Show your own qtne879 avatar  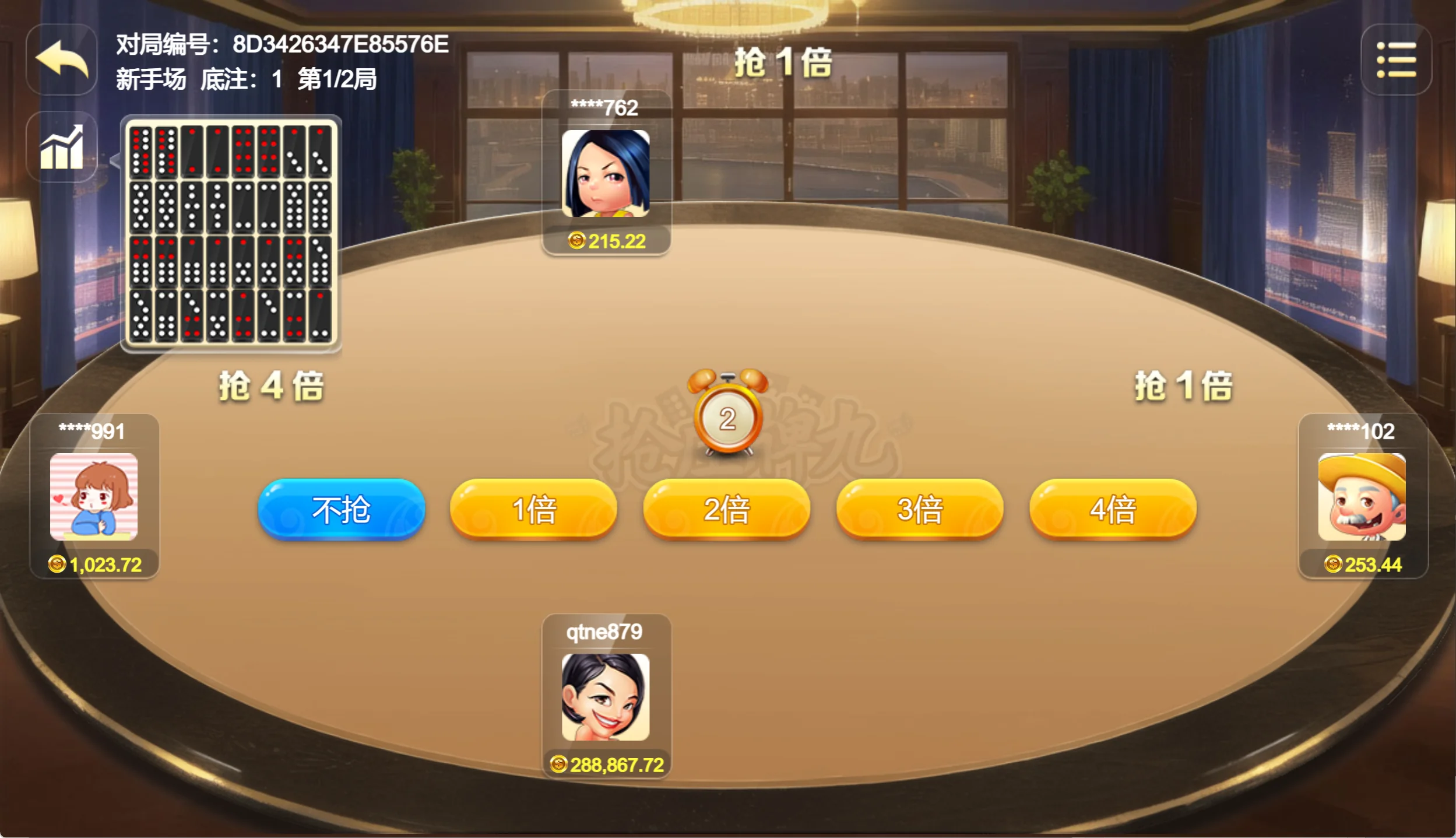[x=605, y=697]
